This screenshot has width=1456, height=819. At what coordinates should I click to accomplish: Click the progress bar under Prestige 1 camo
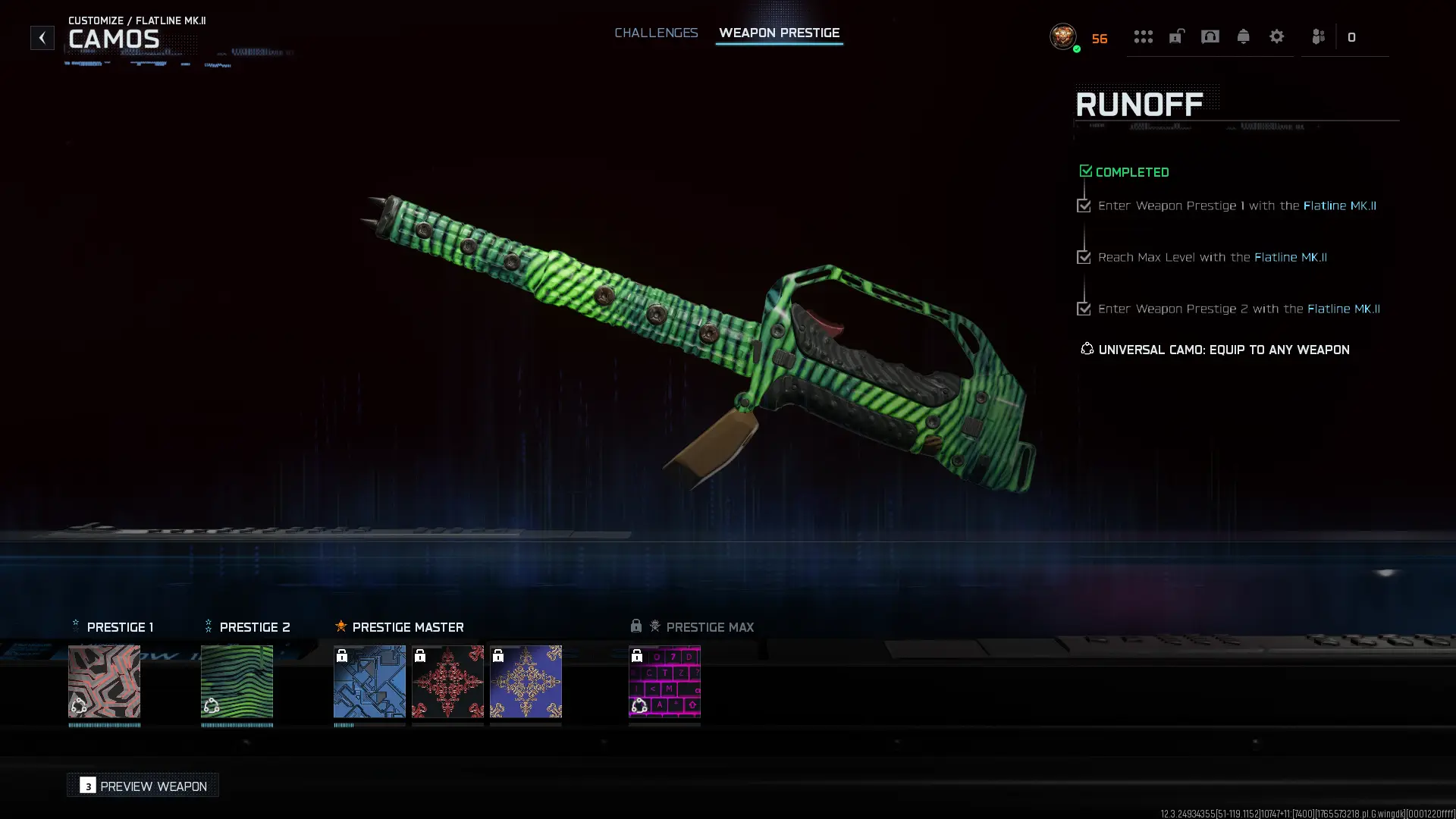(x=104, y=726)
